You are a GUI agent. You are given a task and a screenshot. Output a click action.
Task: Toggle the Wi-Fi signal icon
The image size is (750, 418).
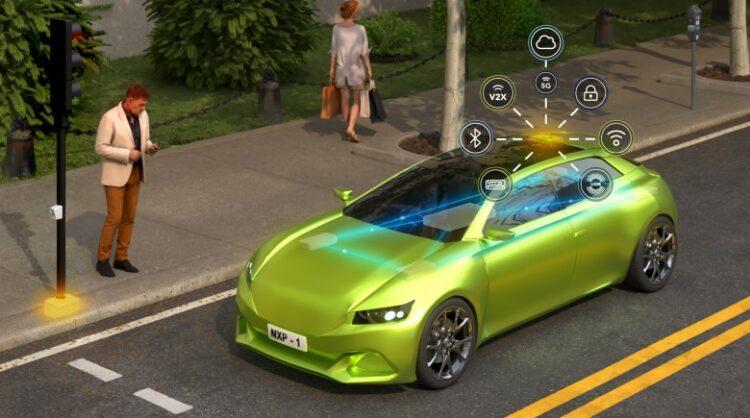(616, 137)
